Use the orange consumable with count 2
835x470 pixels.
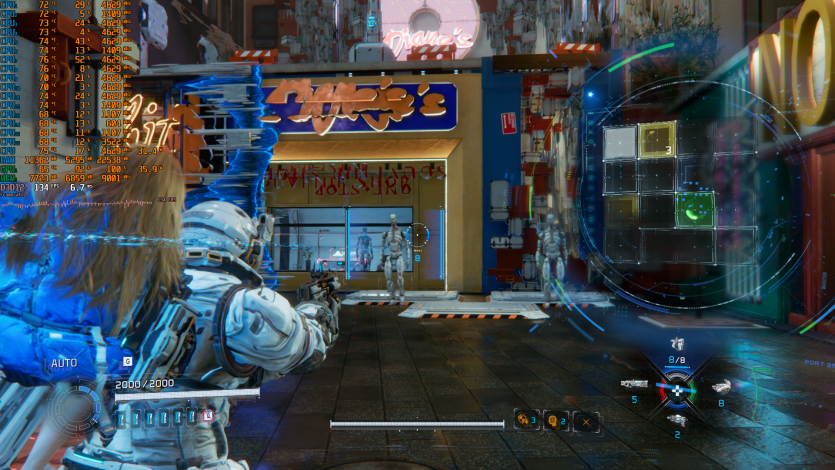point(556,421)
